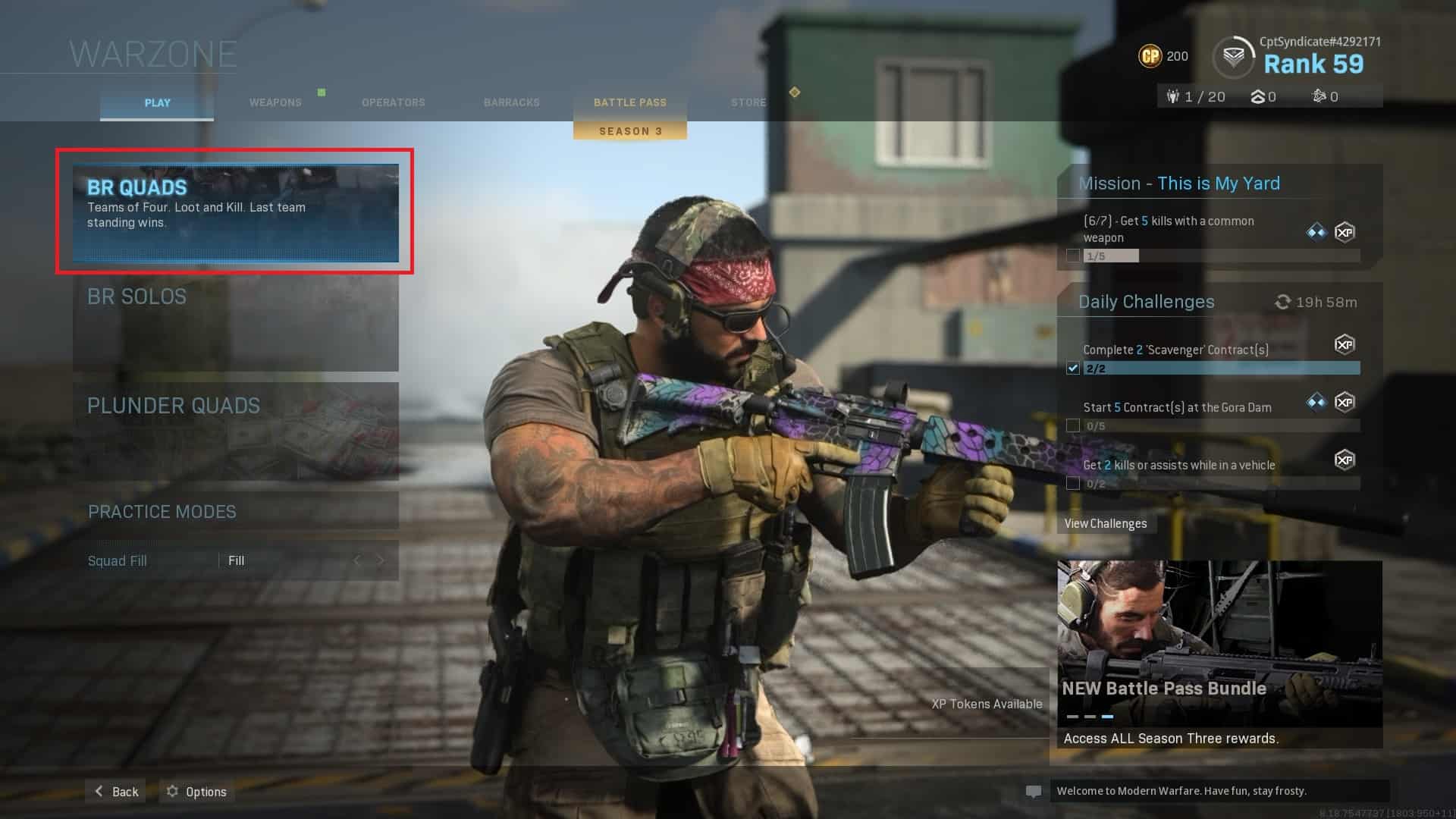This screenshot has height=819, width=1456.
Task: Select the XP reward hexagon on the Scavenger challenge
Action: point(1345,345)
